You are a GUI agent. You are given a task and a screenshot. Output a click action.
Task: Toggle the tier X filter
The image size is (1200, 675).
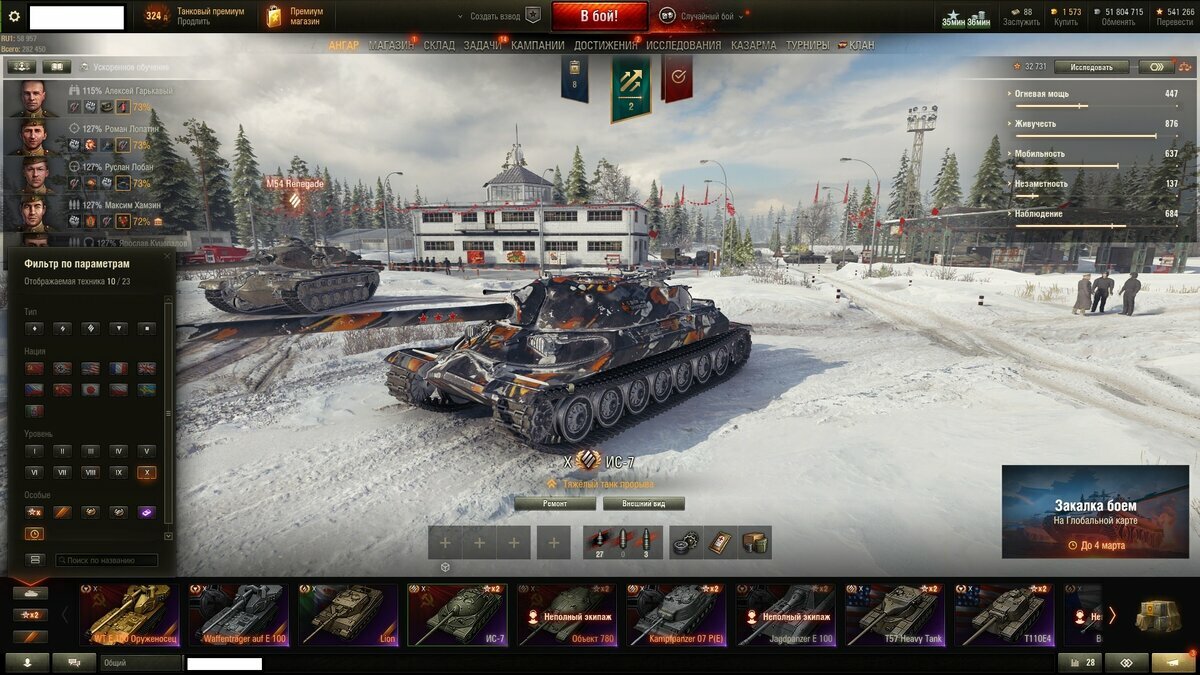147,472
